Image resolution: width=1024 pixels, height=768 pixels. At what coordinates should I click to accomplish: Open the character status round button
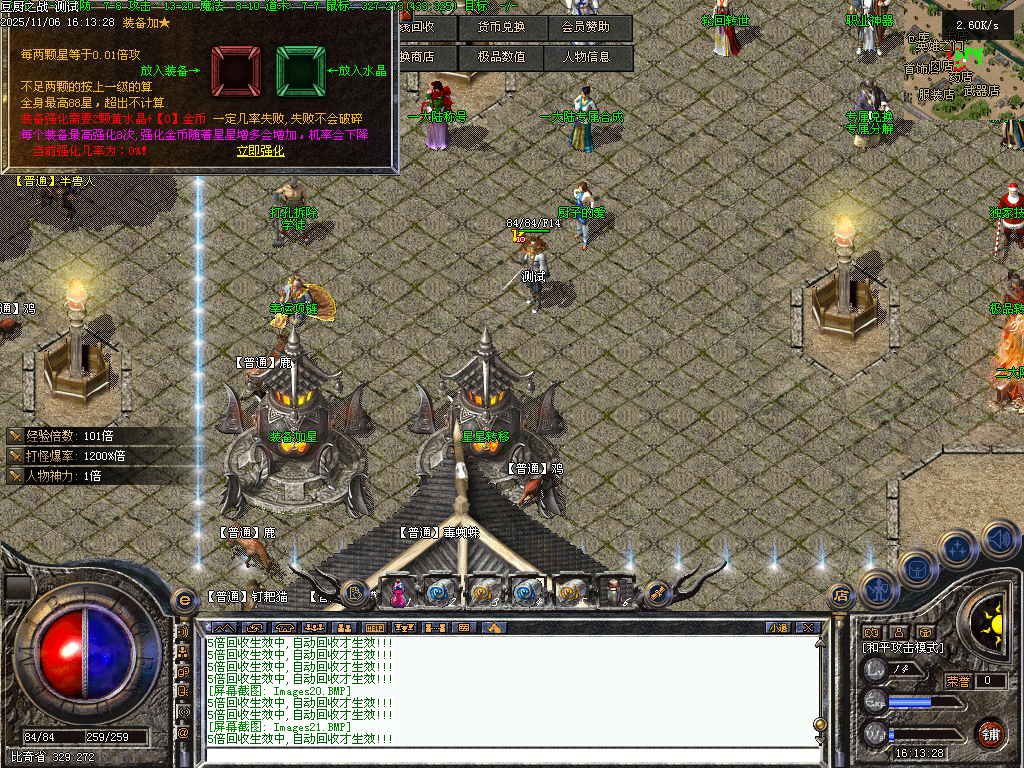[877, 591]
